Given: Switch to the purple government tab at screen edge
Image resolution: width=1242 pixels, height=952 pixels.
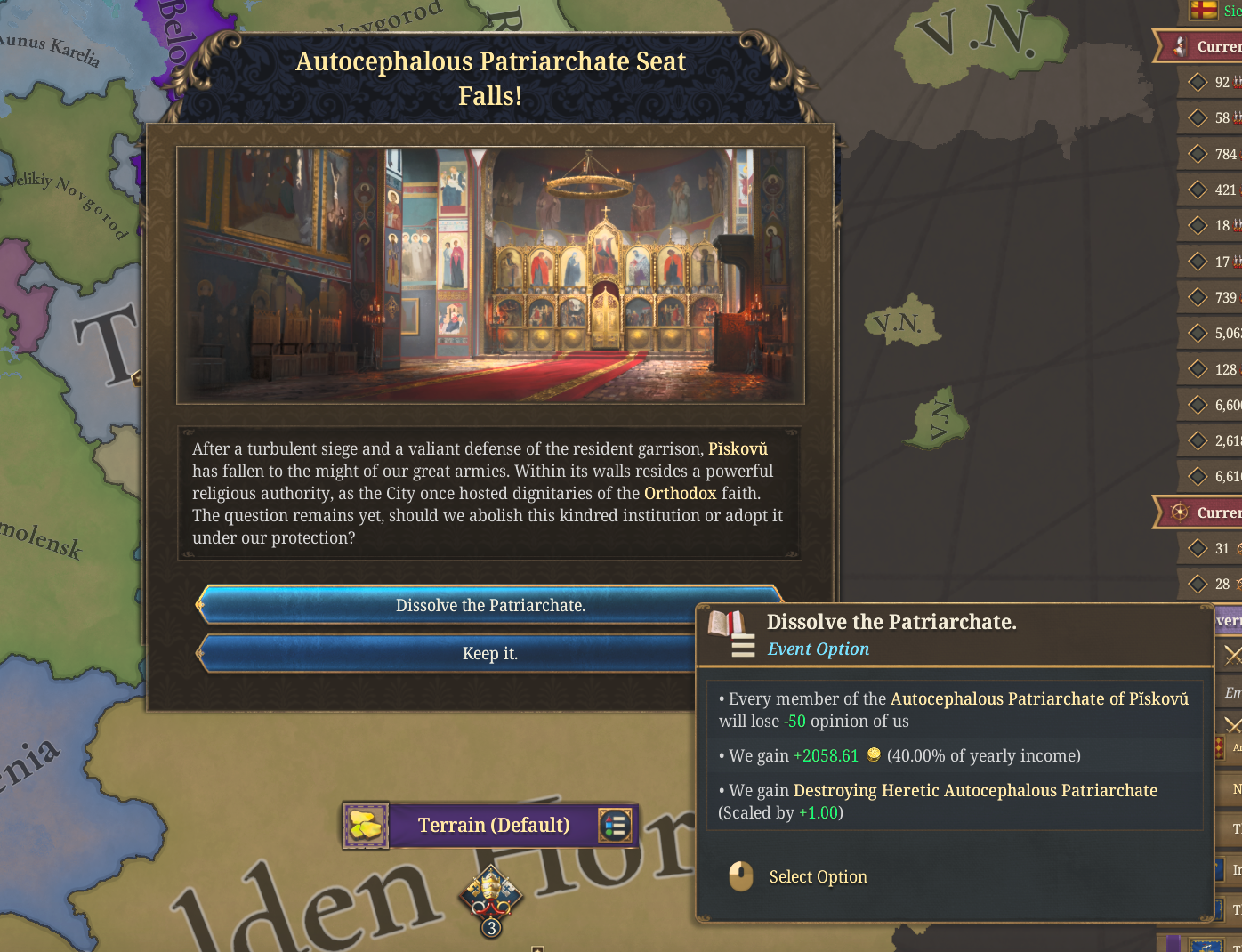Looking at the screenshot, I should [x=1230, y=619].
